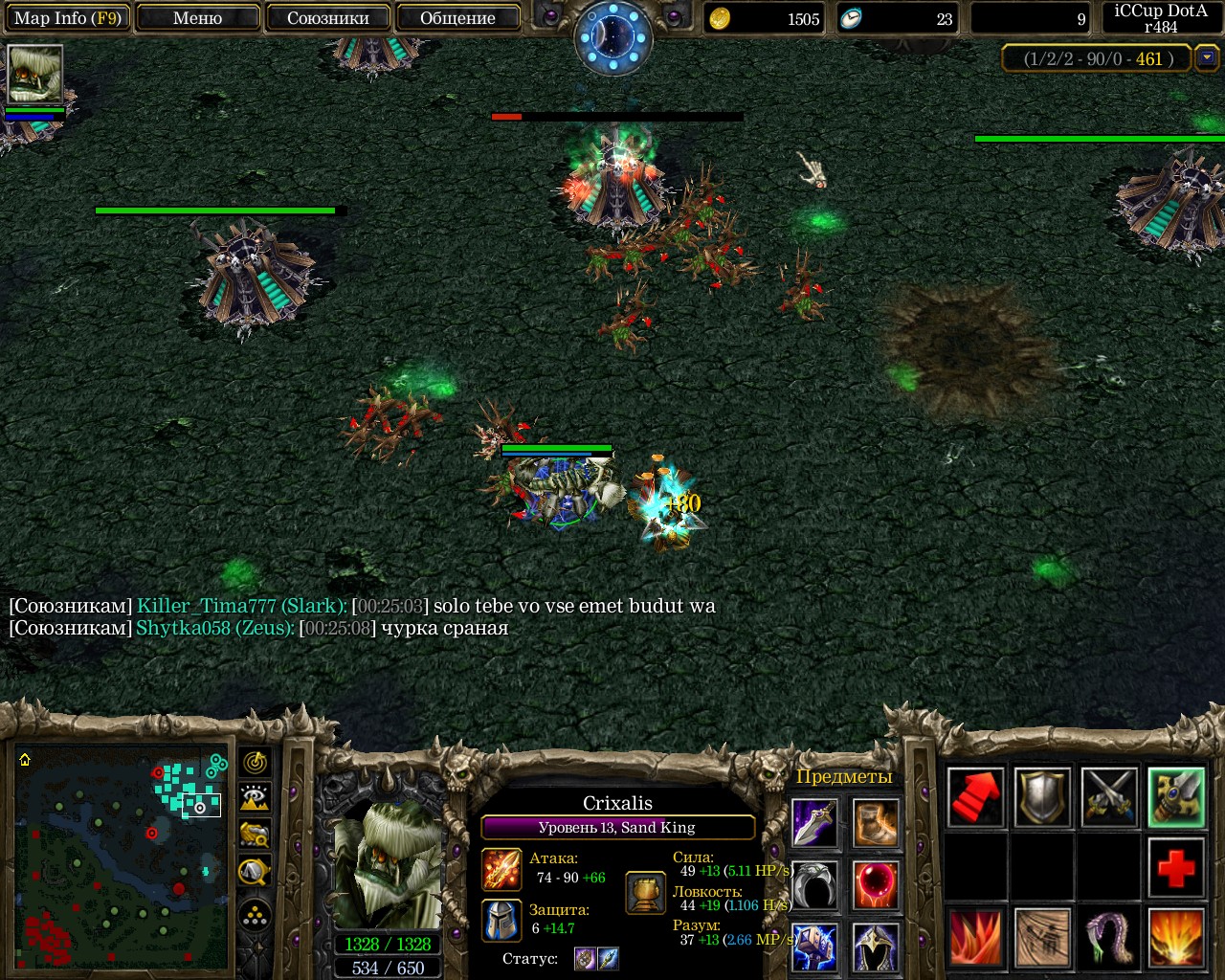The height and width of the screenshot is (980, 1225).
Task: Open the Союзники allies menu
Action: (328, 18)
